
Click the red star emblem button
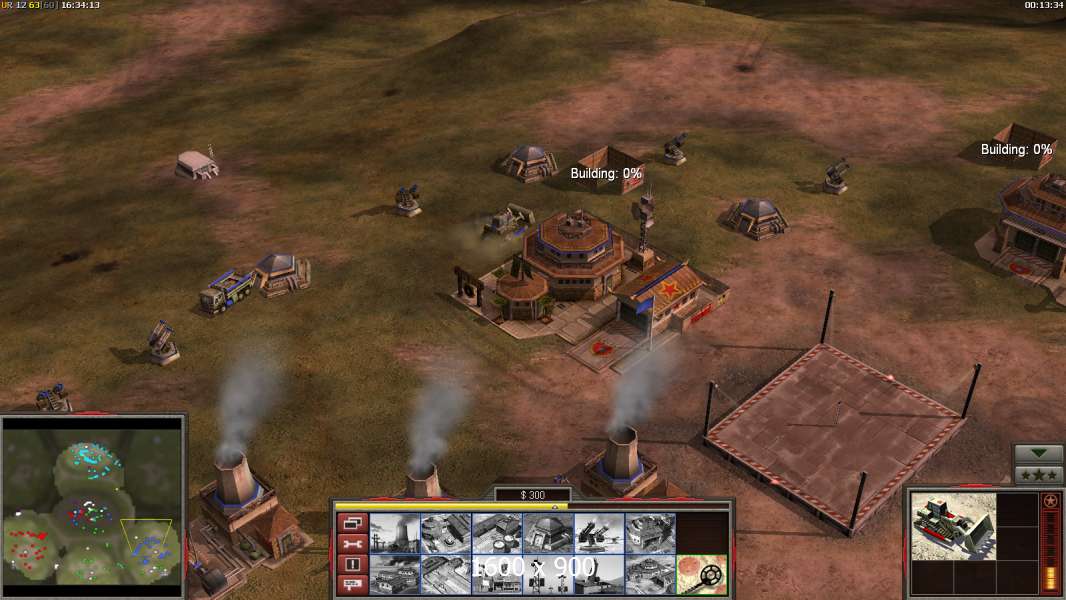[1050, 501]
